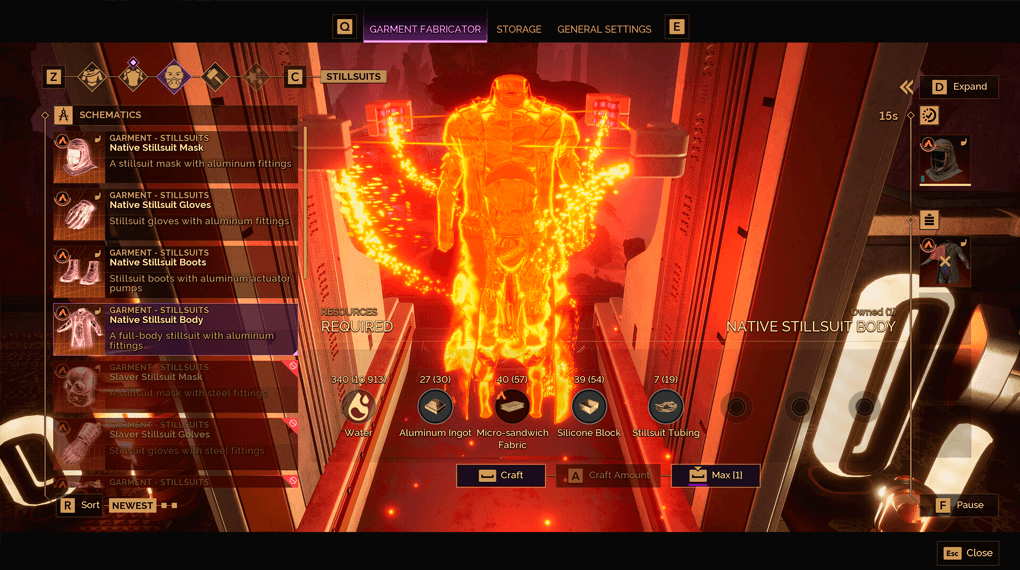Choose the locked Slaver Stillsuit Mask schematic
This screenshot has width=1020, height=570.
(175, 386)
